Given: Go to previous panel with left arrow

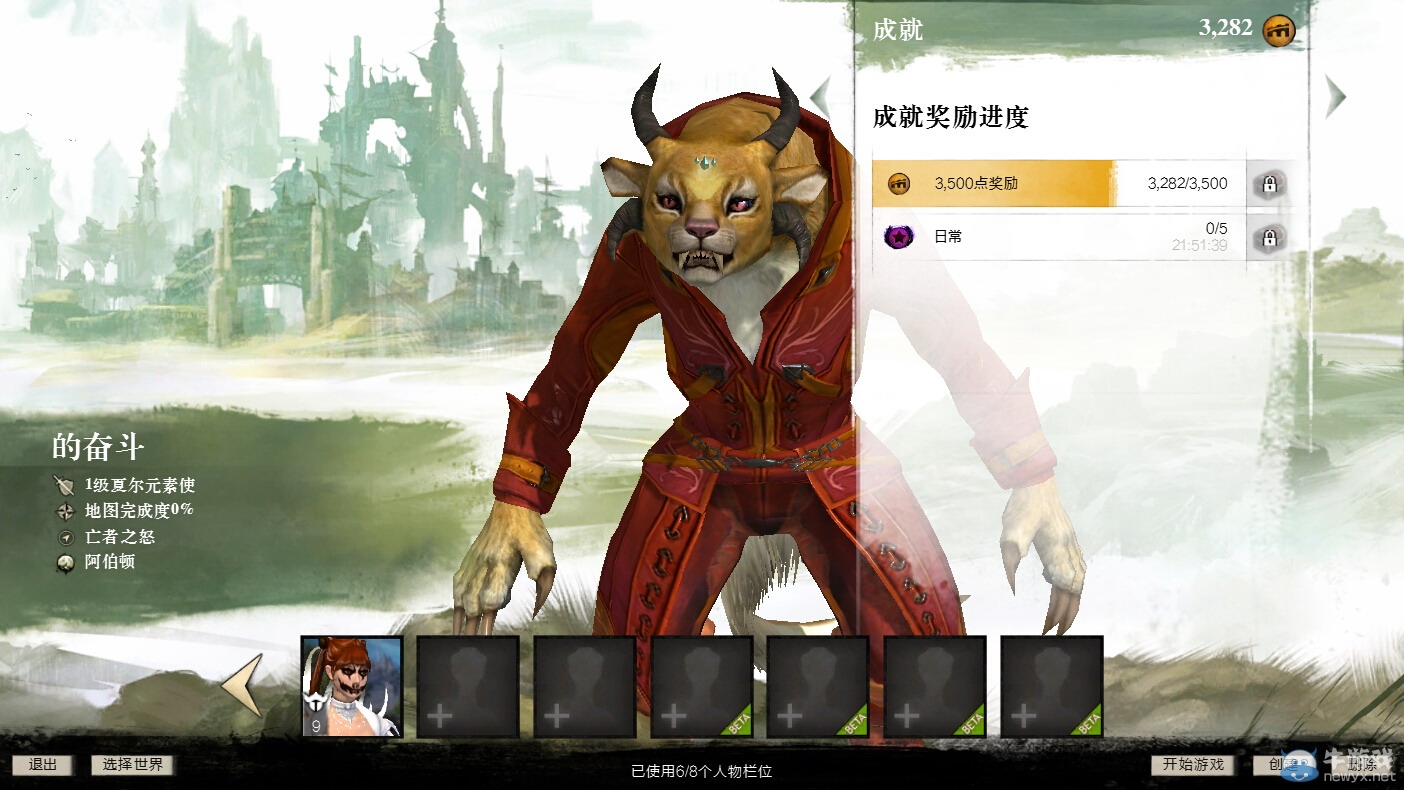Looking at the screenshot, I should 821,97.
